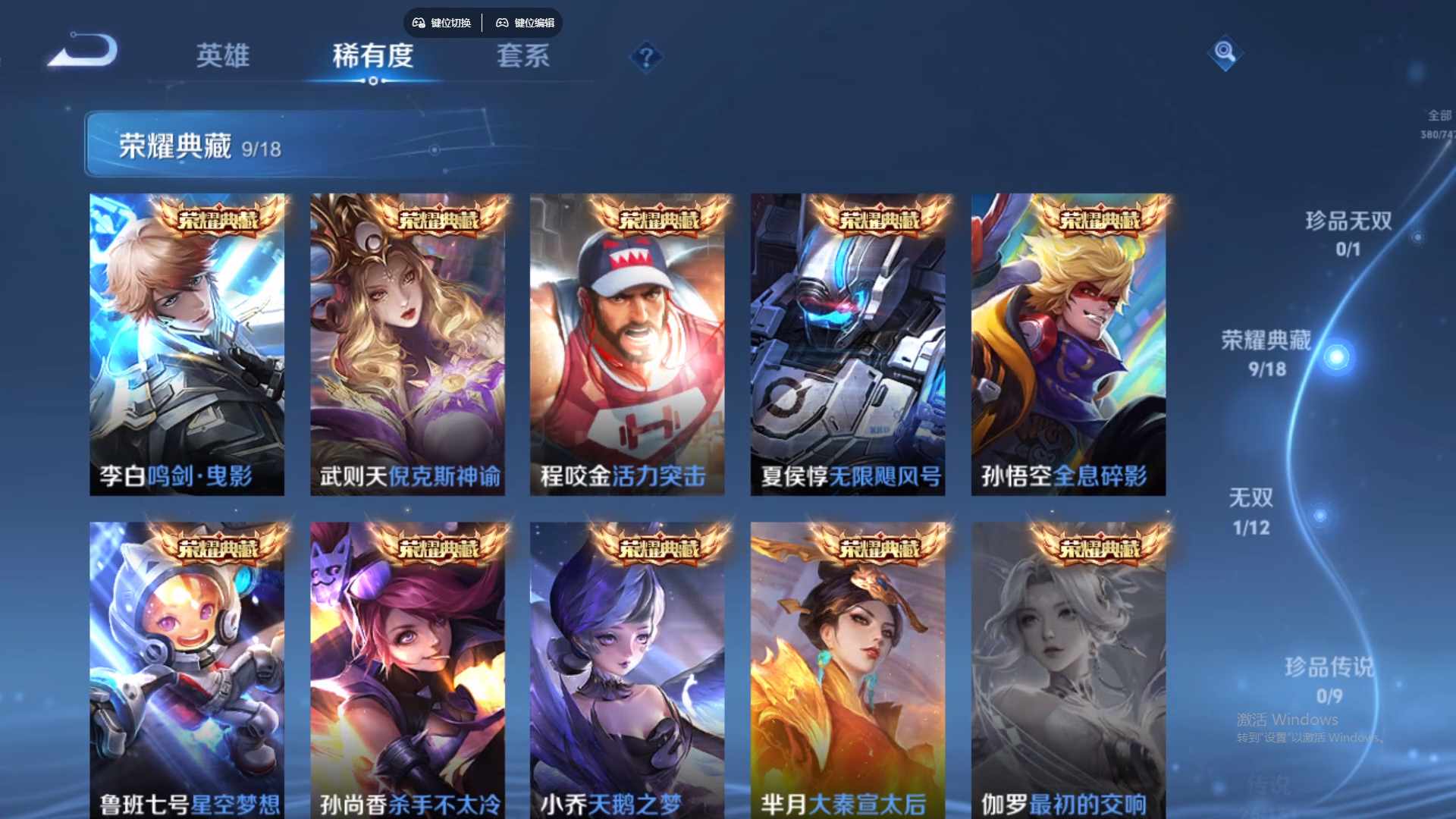Switch to the 套系 tab

[522, 56]
